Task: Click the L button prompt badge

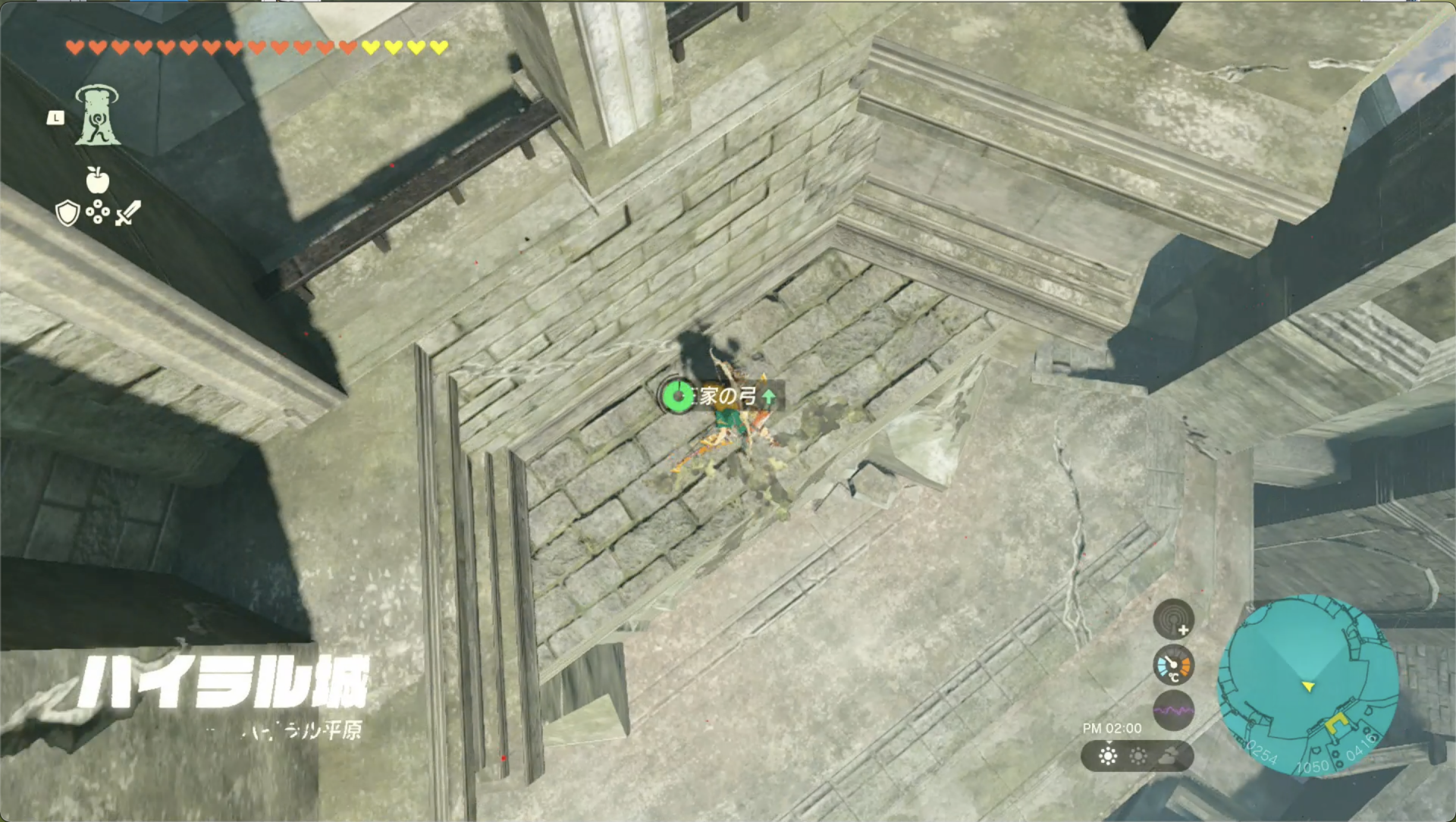Action: (55, 118)
